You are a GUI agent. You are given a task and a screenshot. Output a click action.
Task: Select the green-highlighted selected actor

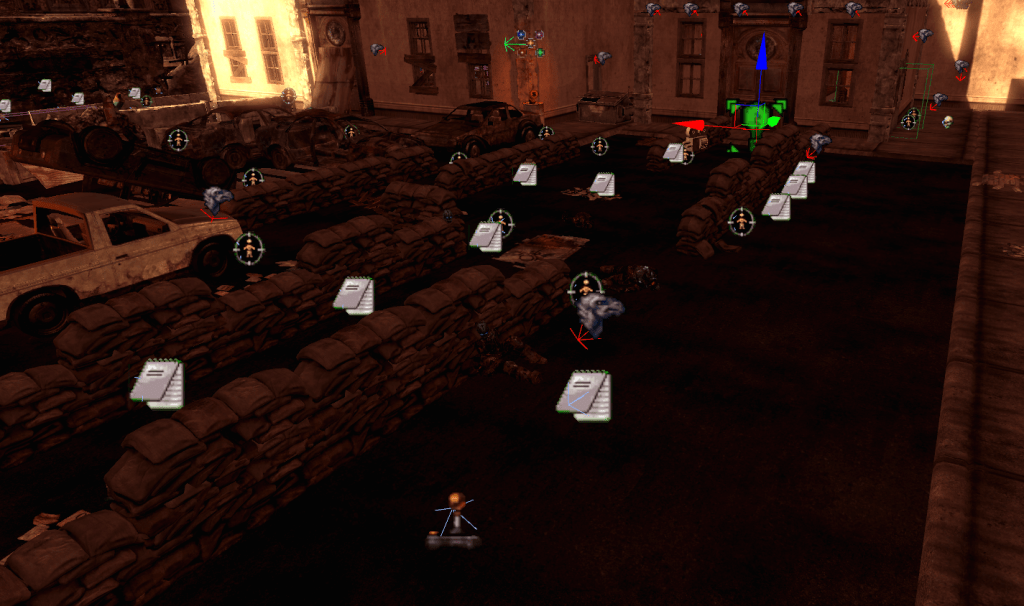pos(756,119)
